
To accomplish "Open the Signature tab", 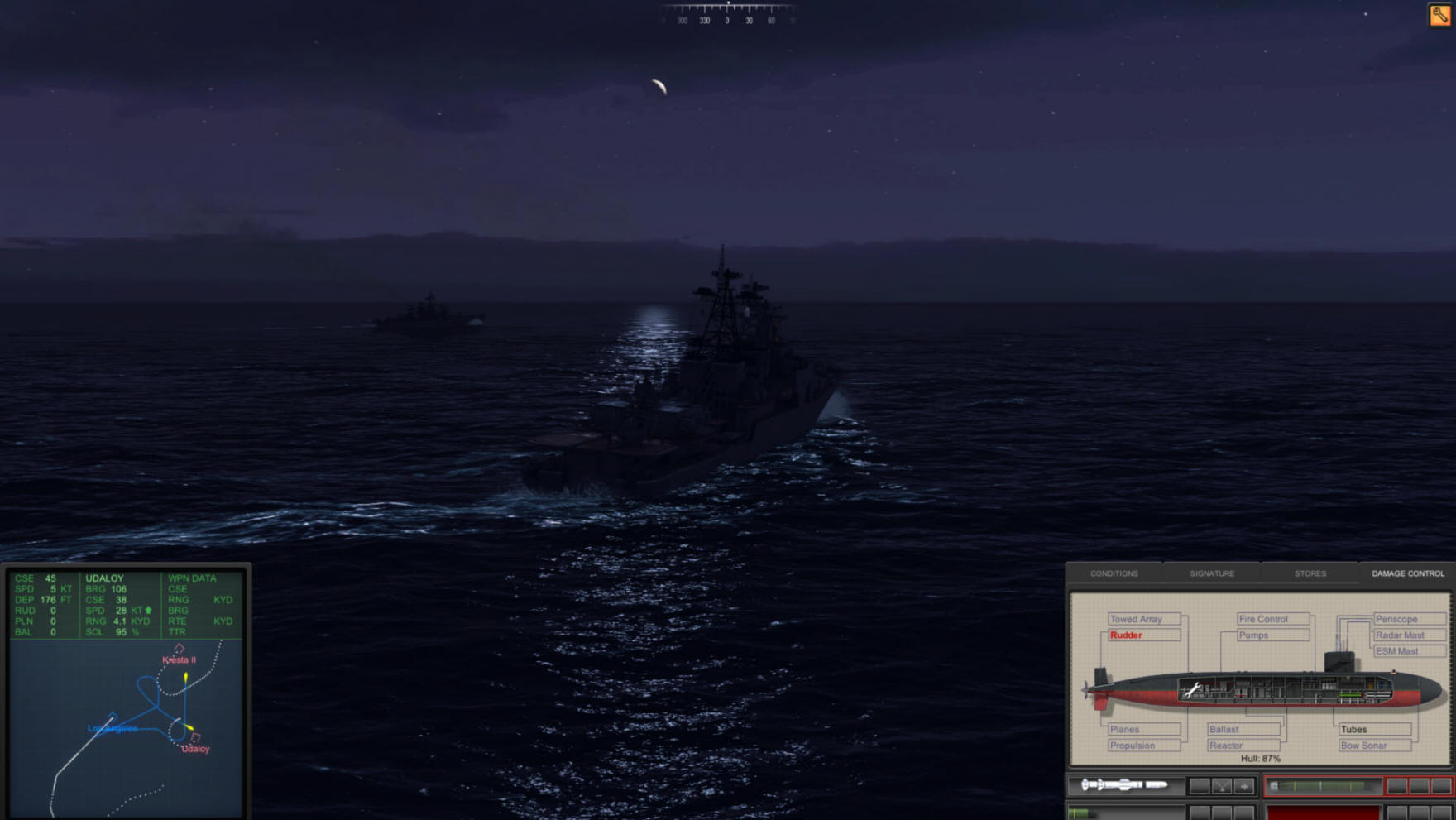I will click(1212, 573).
